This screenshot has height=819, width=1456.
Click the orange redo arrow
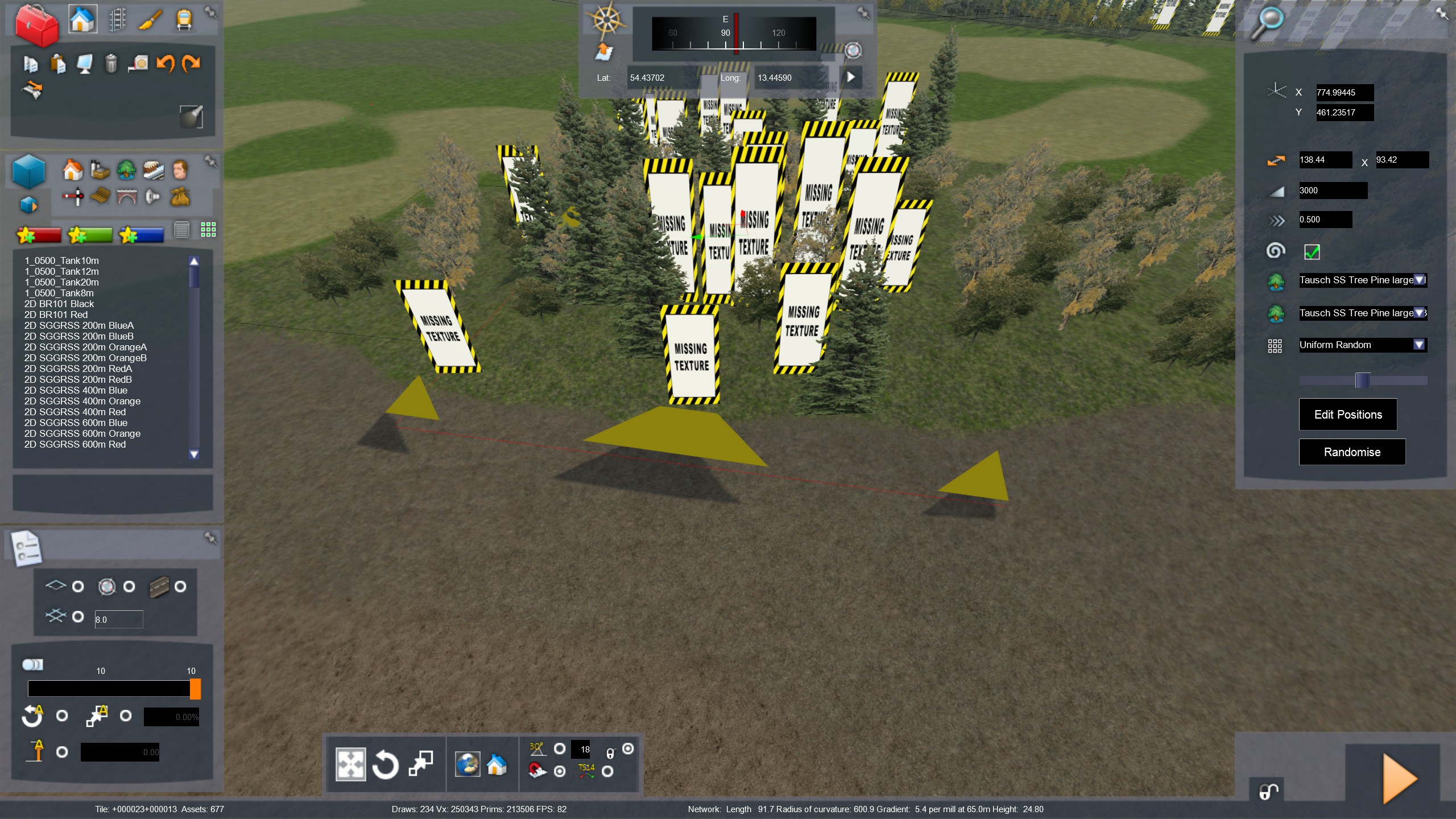point(191,63)
